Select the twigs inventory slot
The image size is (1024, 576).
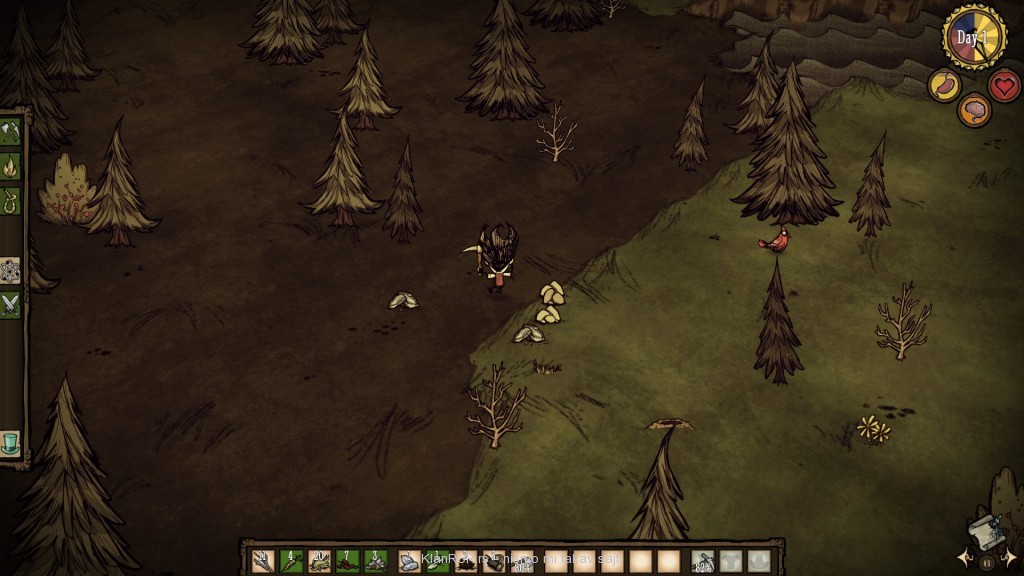coord(263,561)
